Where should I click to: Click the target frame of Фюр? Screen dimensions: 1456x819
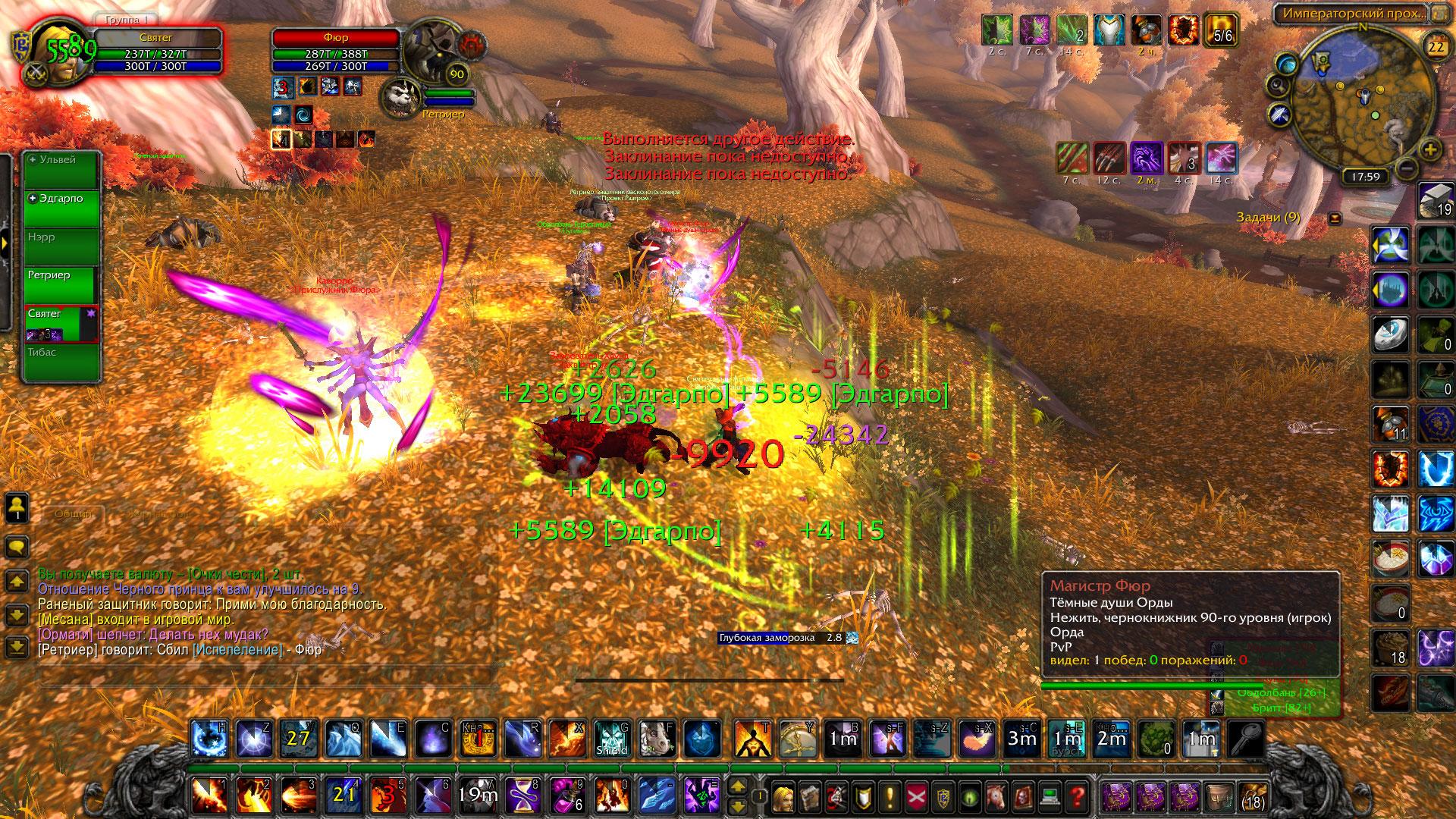[335, 53]
